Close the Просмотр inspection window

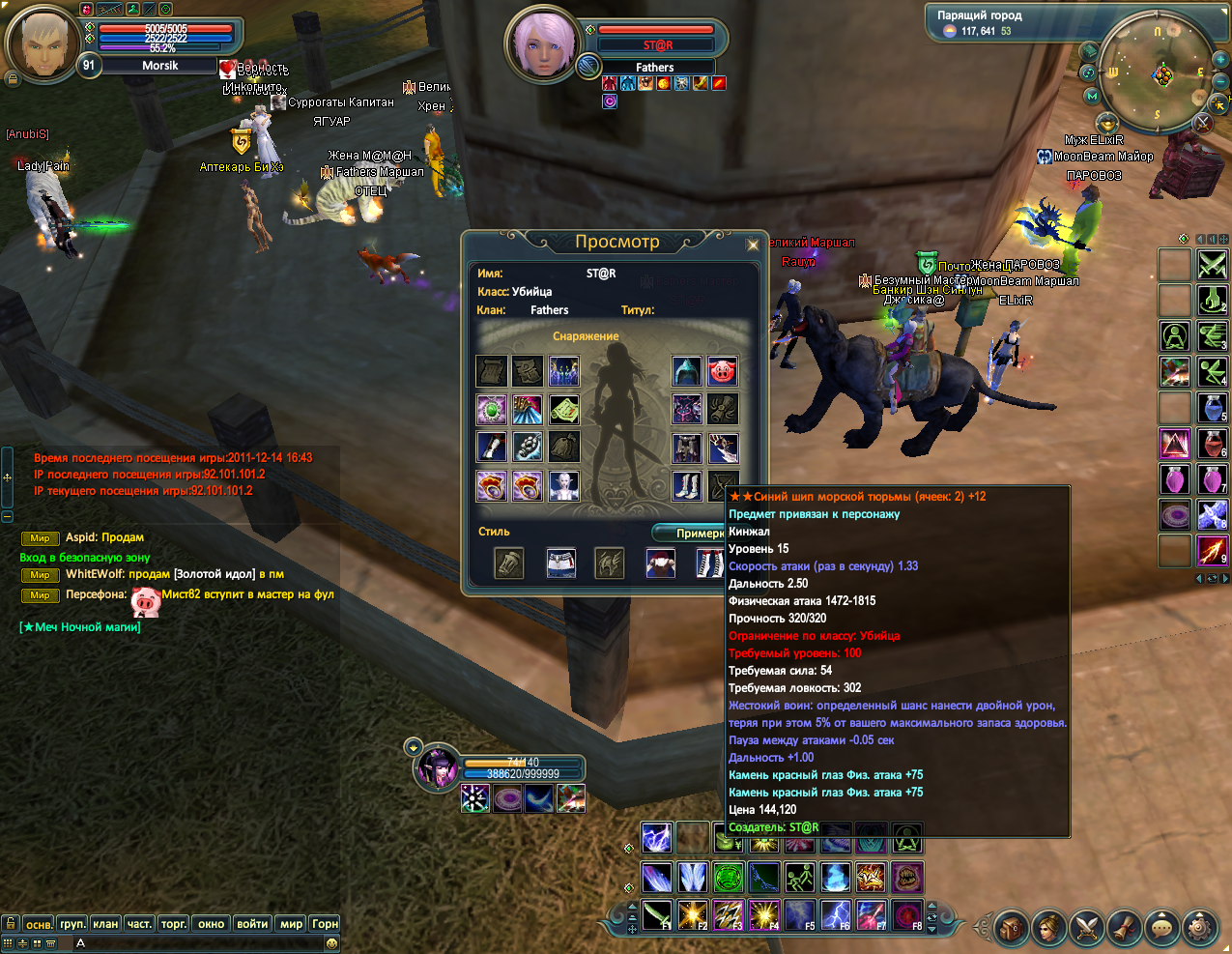pyautogui.click(x=753, y=246)
